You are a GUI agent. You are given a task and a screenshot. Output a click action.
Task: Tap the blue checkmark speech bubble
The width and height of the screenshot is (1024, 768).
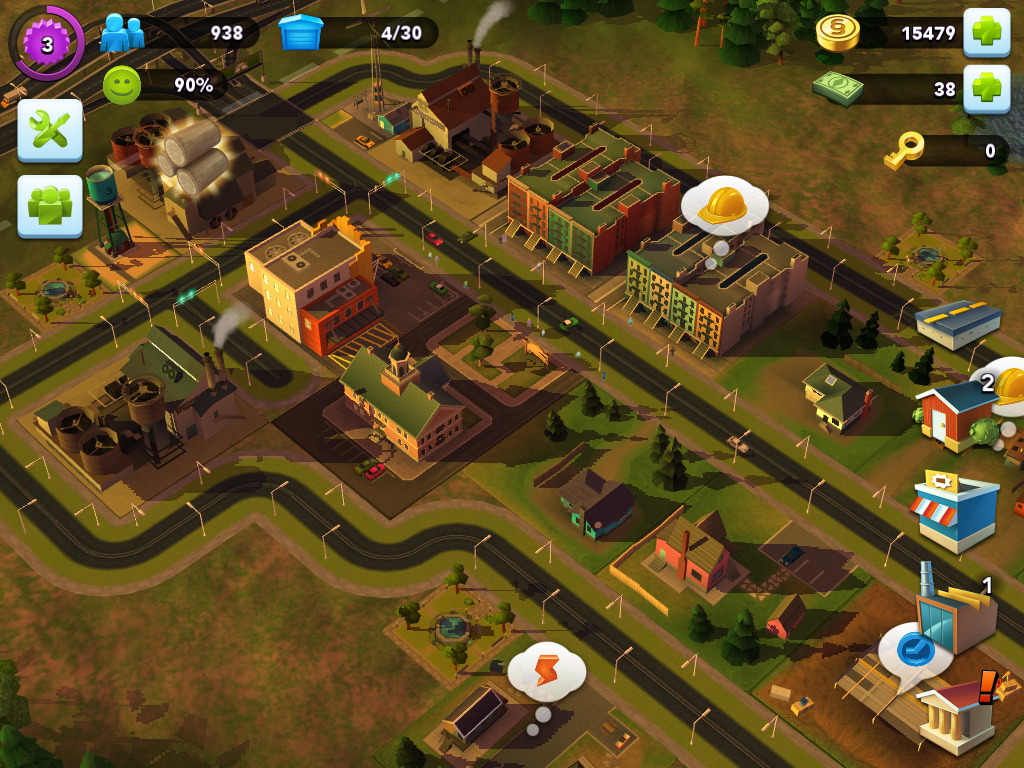coord(914,652)
